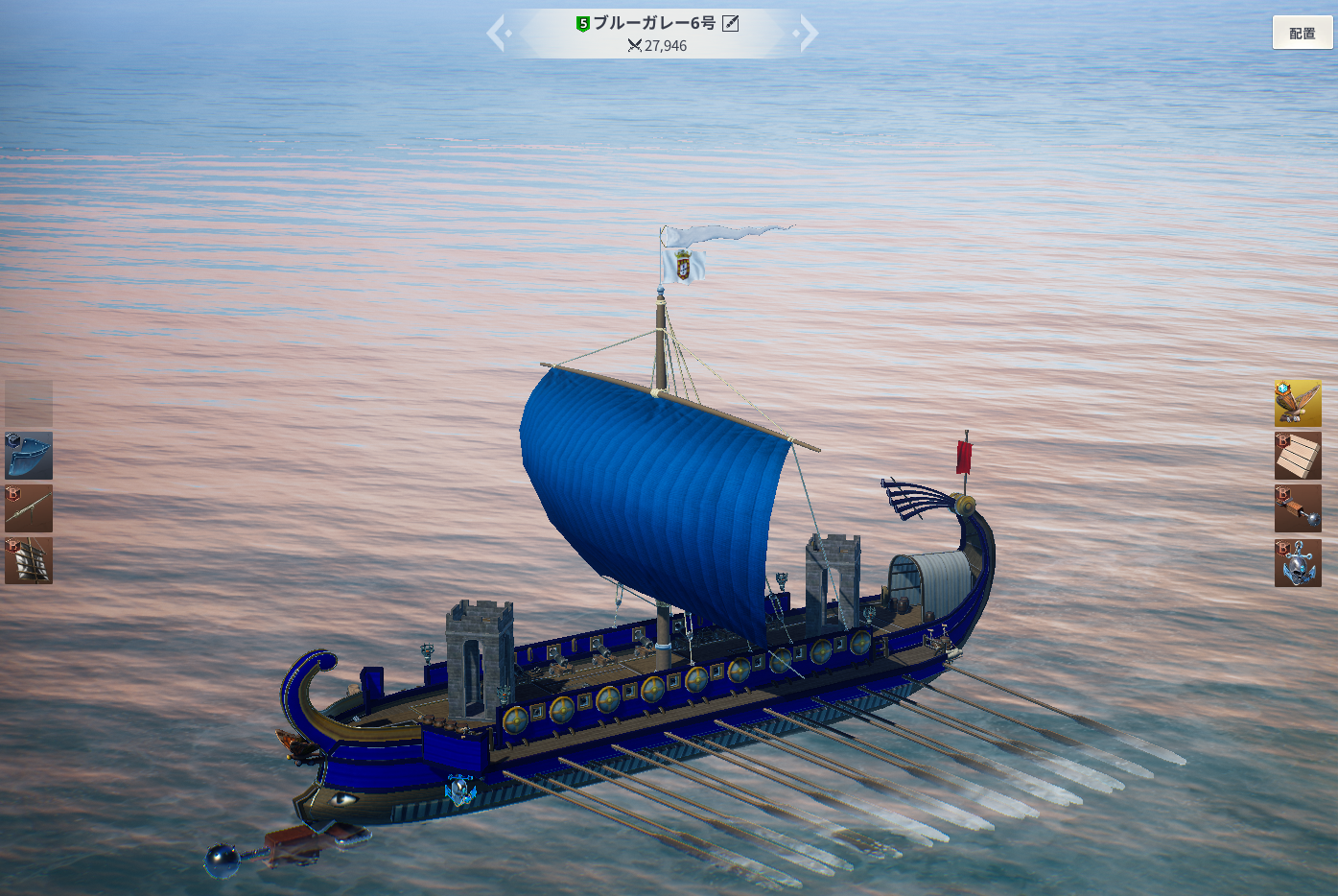Screen dimensions: 1338x896
Task: Edit the ship name ブルーガレー6号
Action: pyautogui.click(x=731, y=23)
